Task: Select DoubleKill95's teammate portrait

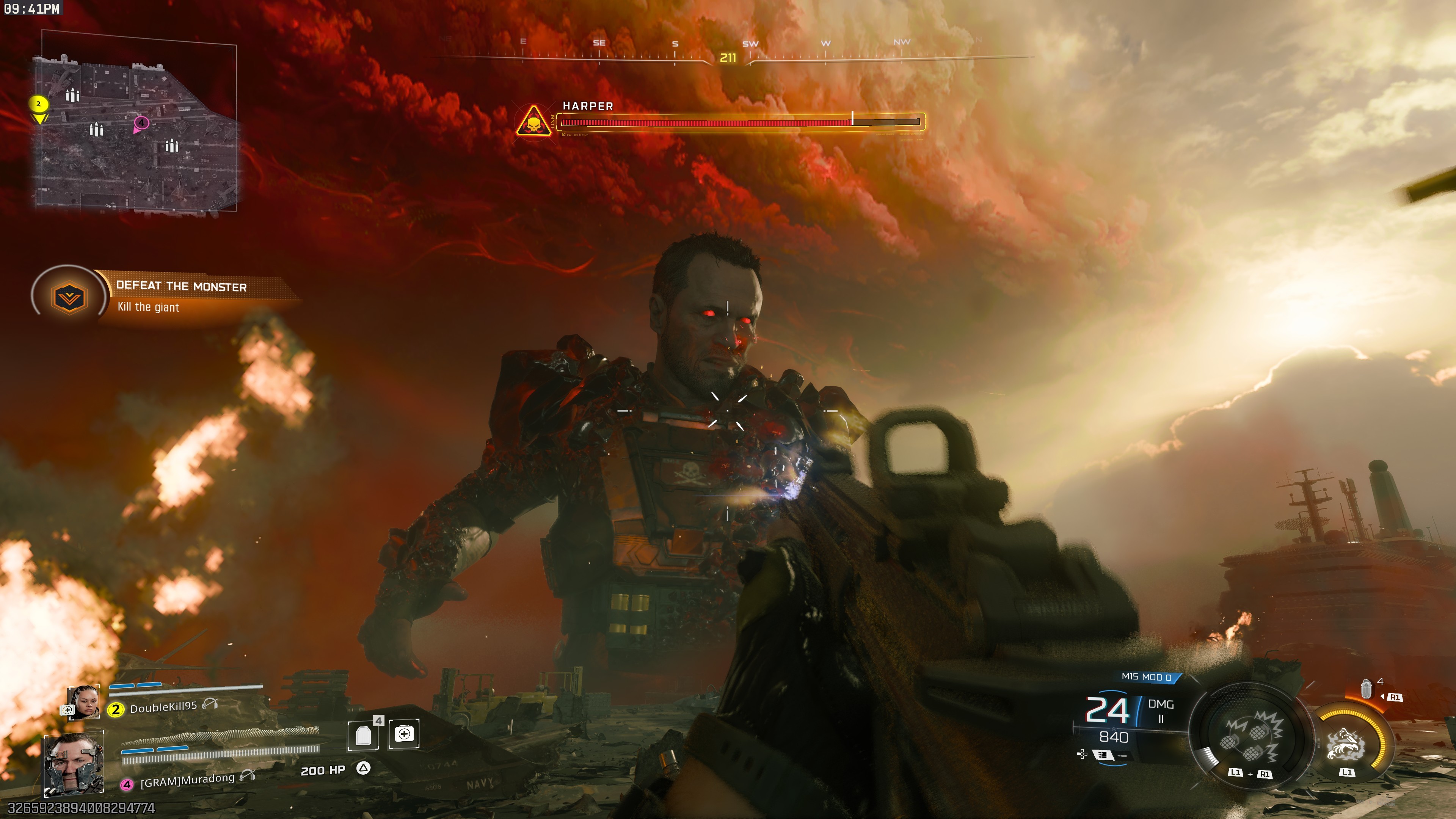Action: click(x=84, y=702)
